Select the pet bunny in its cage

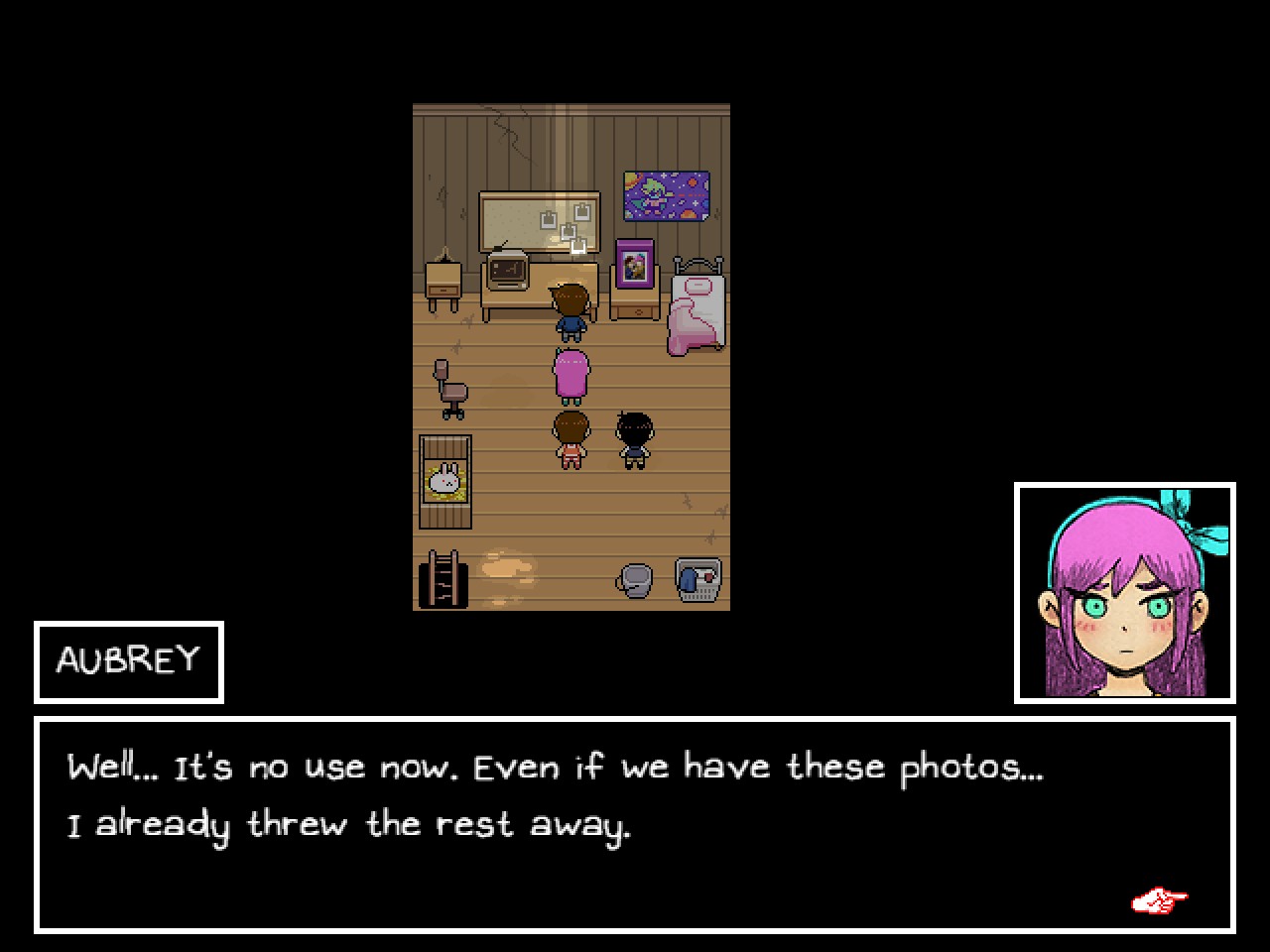(446, 479)
